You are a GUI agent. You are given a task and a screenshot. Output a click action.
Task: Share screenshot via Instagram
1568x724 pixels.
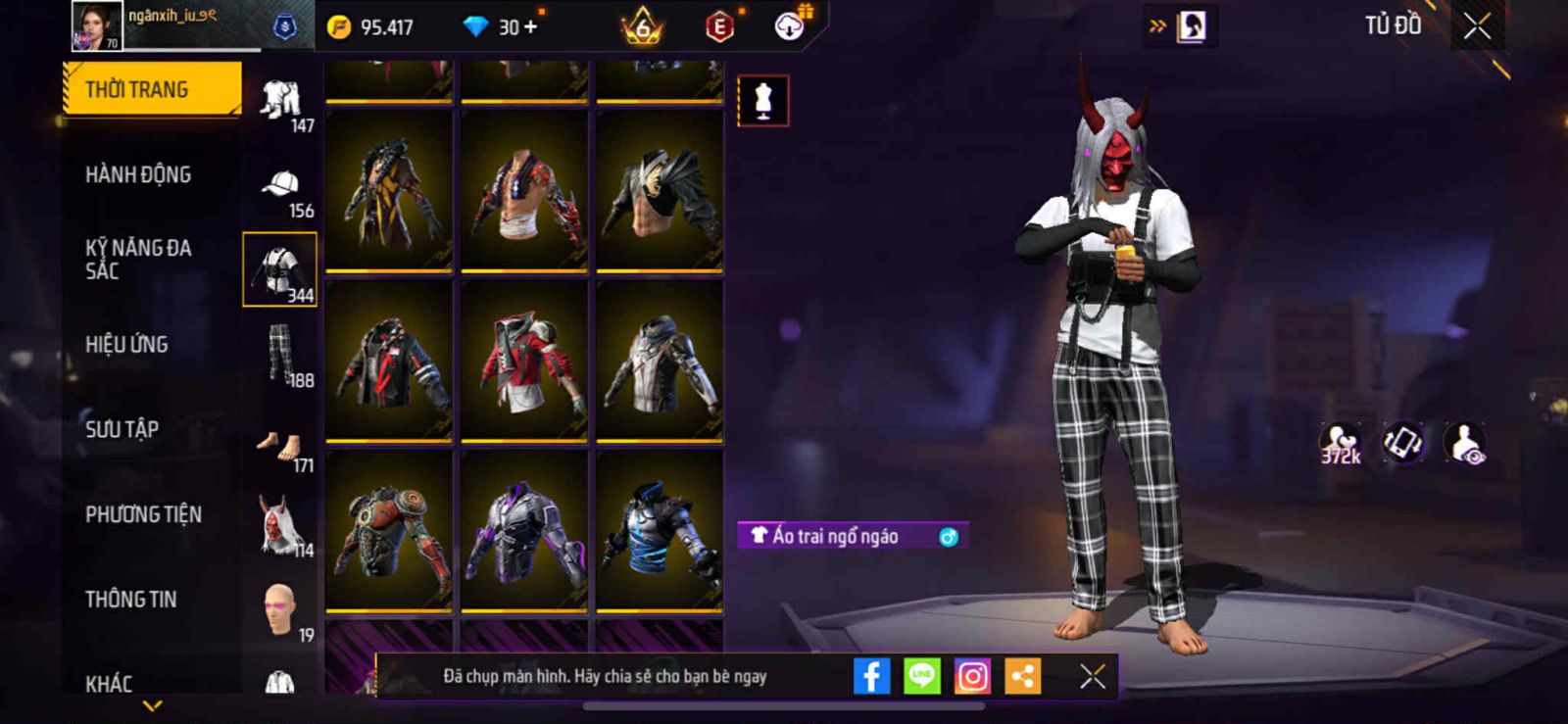[x=972, y=676]
